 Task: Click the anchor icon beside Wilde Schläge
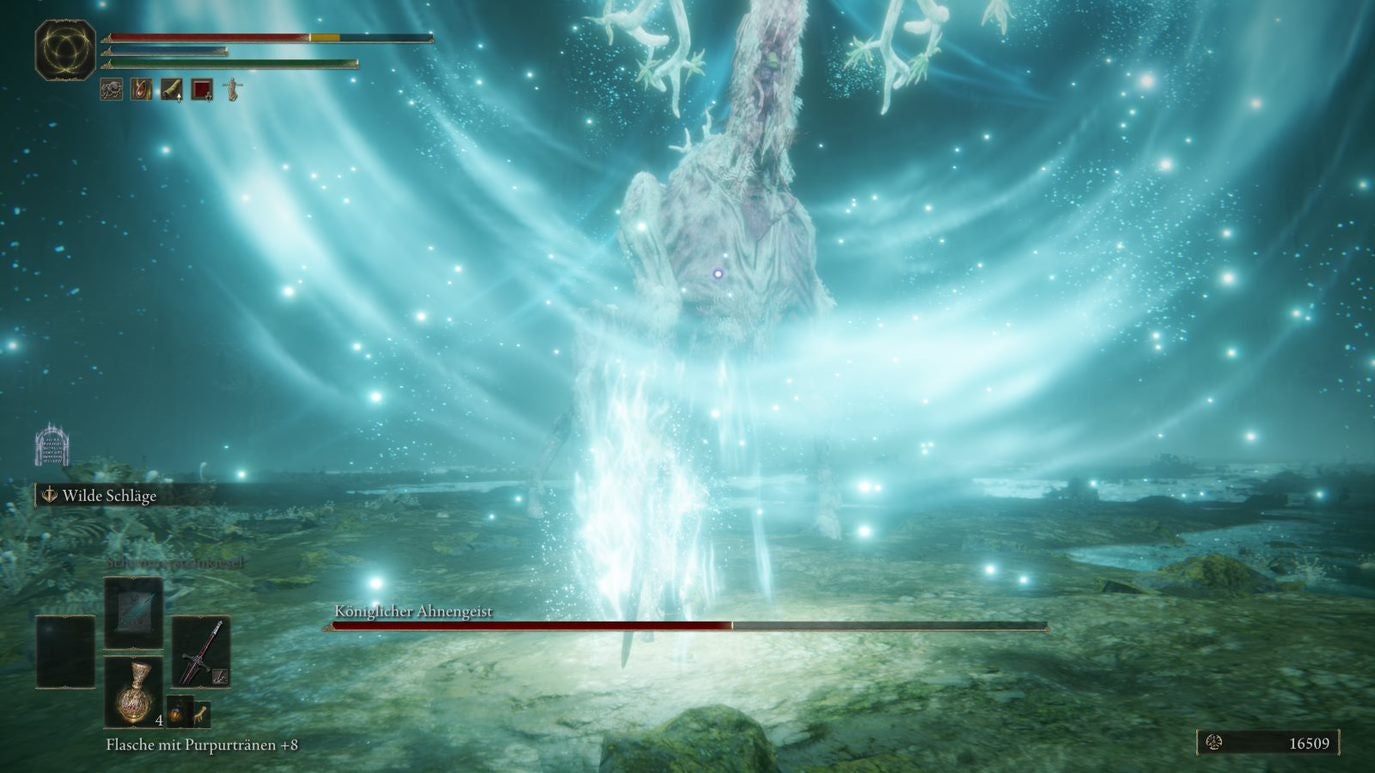[x=47, y=494]
